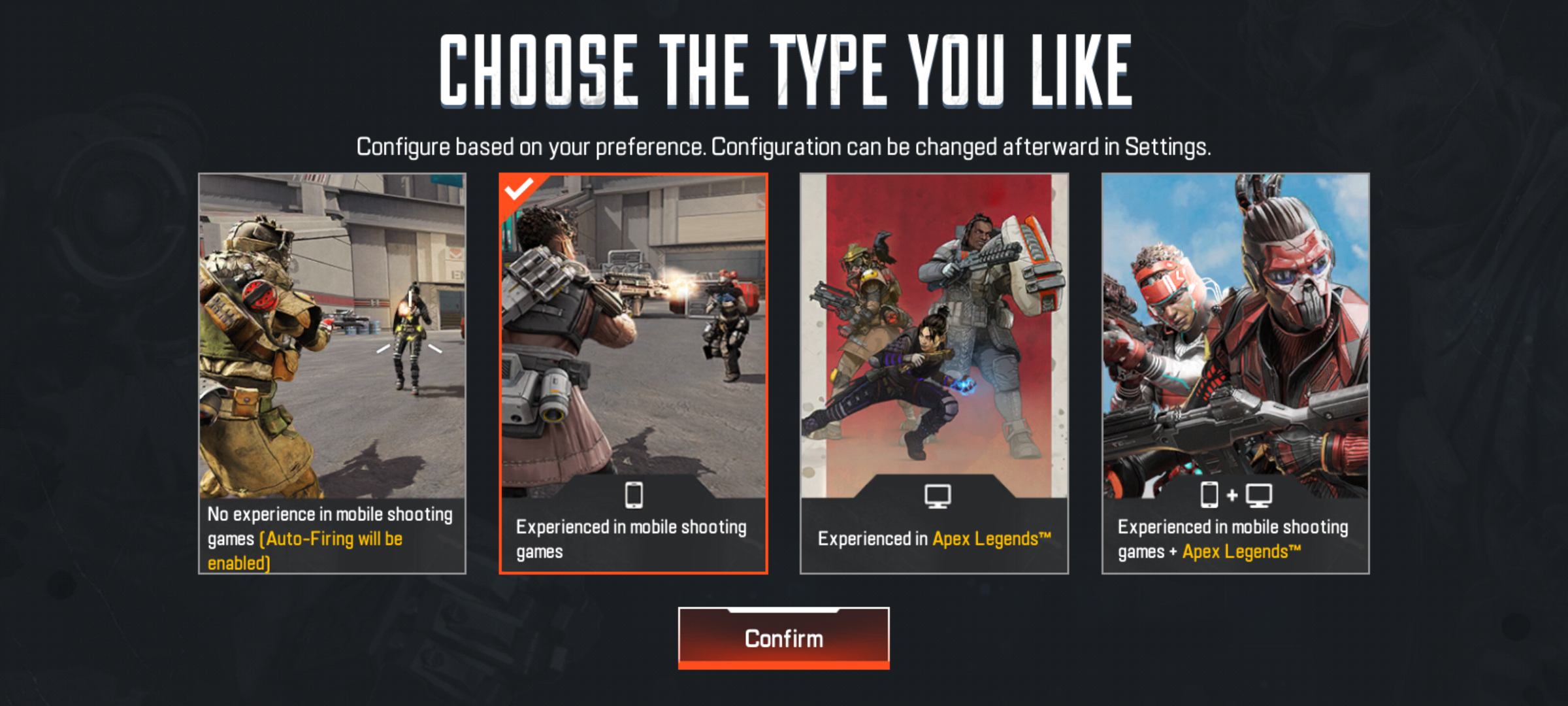Confirm the selected experience type

click(x=783, y=637)
